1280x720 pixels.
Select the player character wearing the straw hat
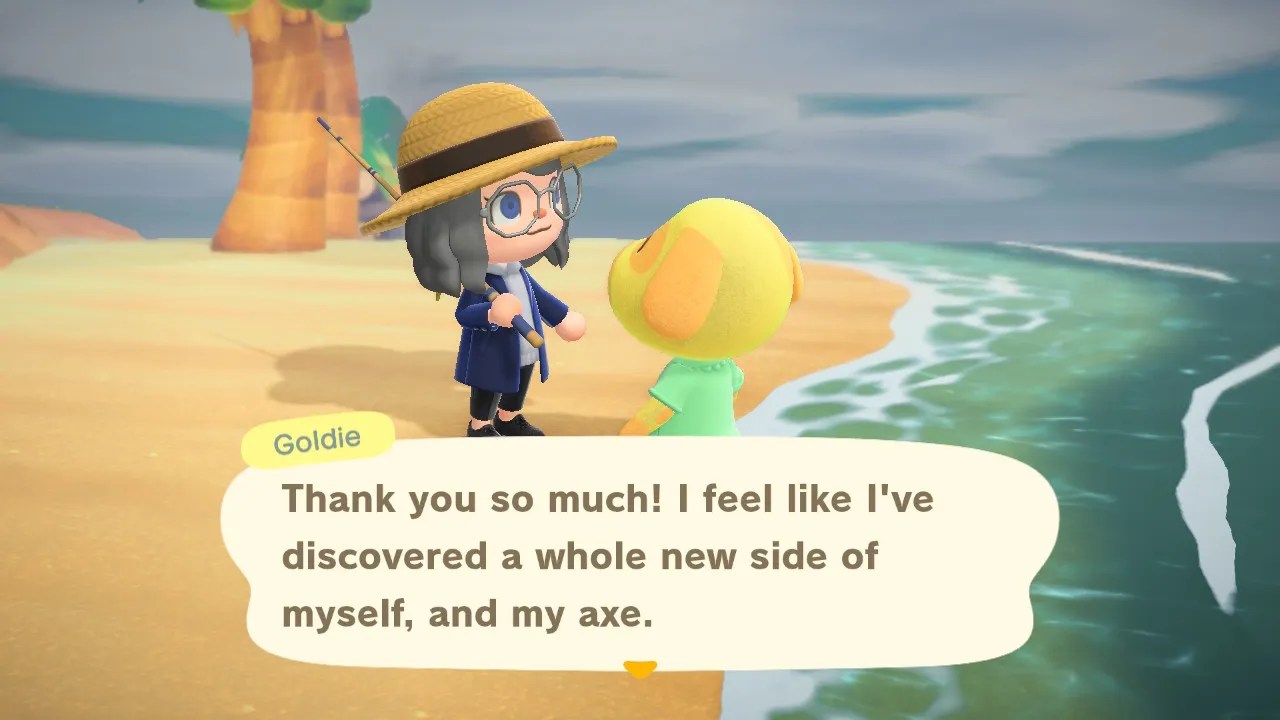pyautogui.click(x=490, y=280)
